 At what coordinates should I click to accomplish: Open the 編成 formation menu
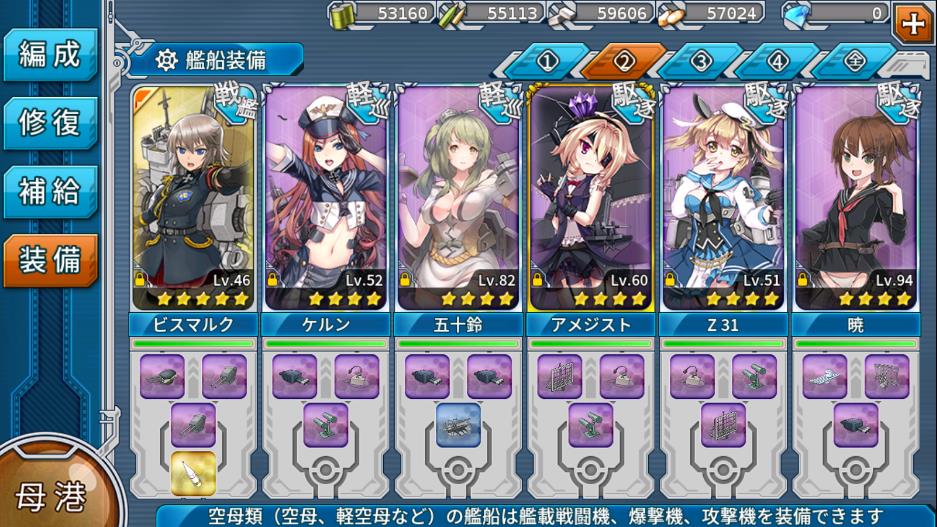[50, 54]
